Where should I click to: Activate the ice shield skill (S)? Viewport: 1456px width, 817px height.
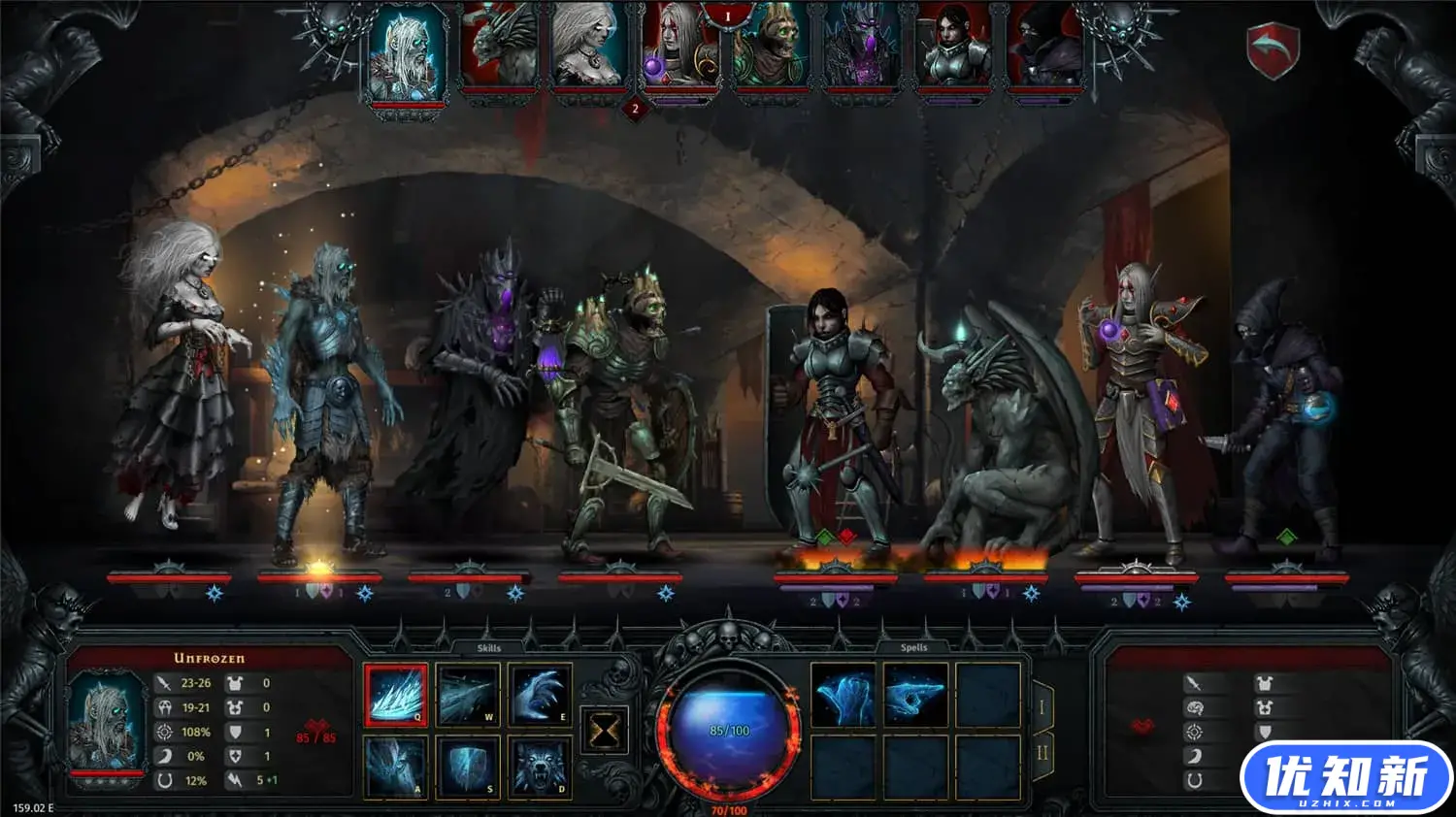click(468, 767)
